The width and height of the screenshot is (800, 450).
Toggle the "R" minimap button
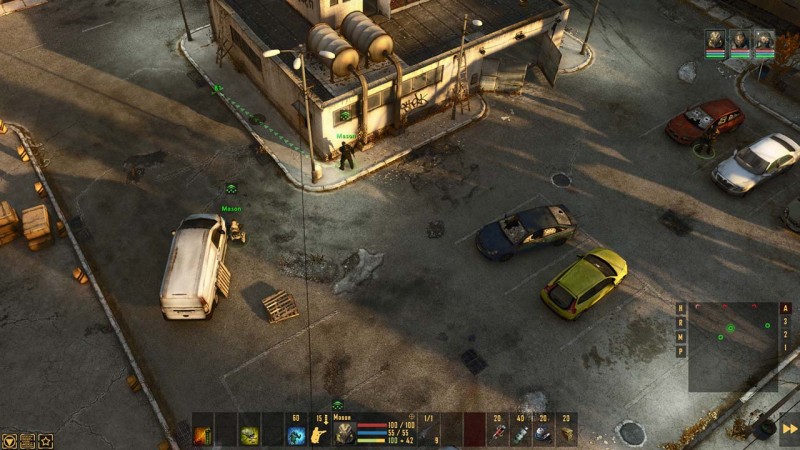681,323
